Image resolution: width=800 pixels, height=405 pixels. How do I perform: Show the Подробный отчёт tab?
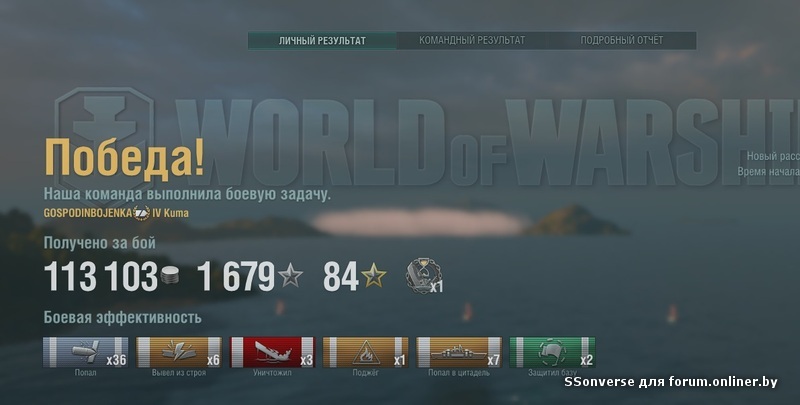(x=621, y=41)
